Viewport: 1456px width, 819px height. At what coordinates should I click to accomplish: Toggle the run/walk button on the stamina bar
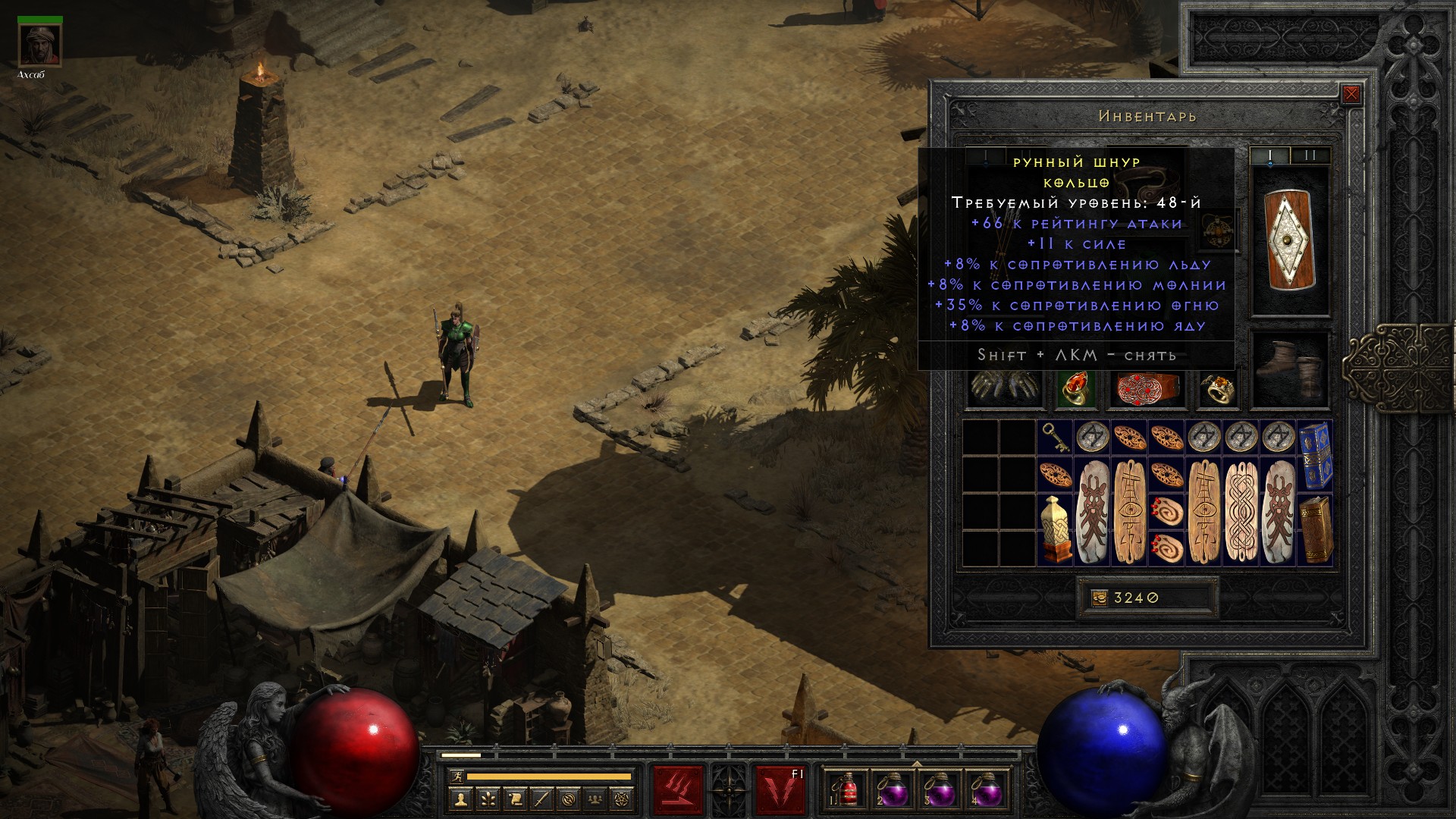(457, 777)
